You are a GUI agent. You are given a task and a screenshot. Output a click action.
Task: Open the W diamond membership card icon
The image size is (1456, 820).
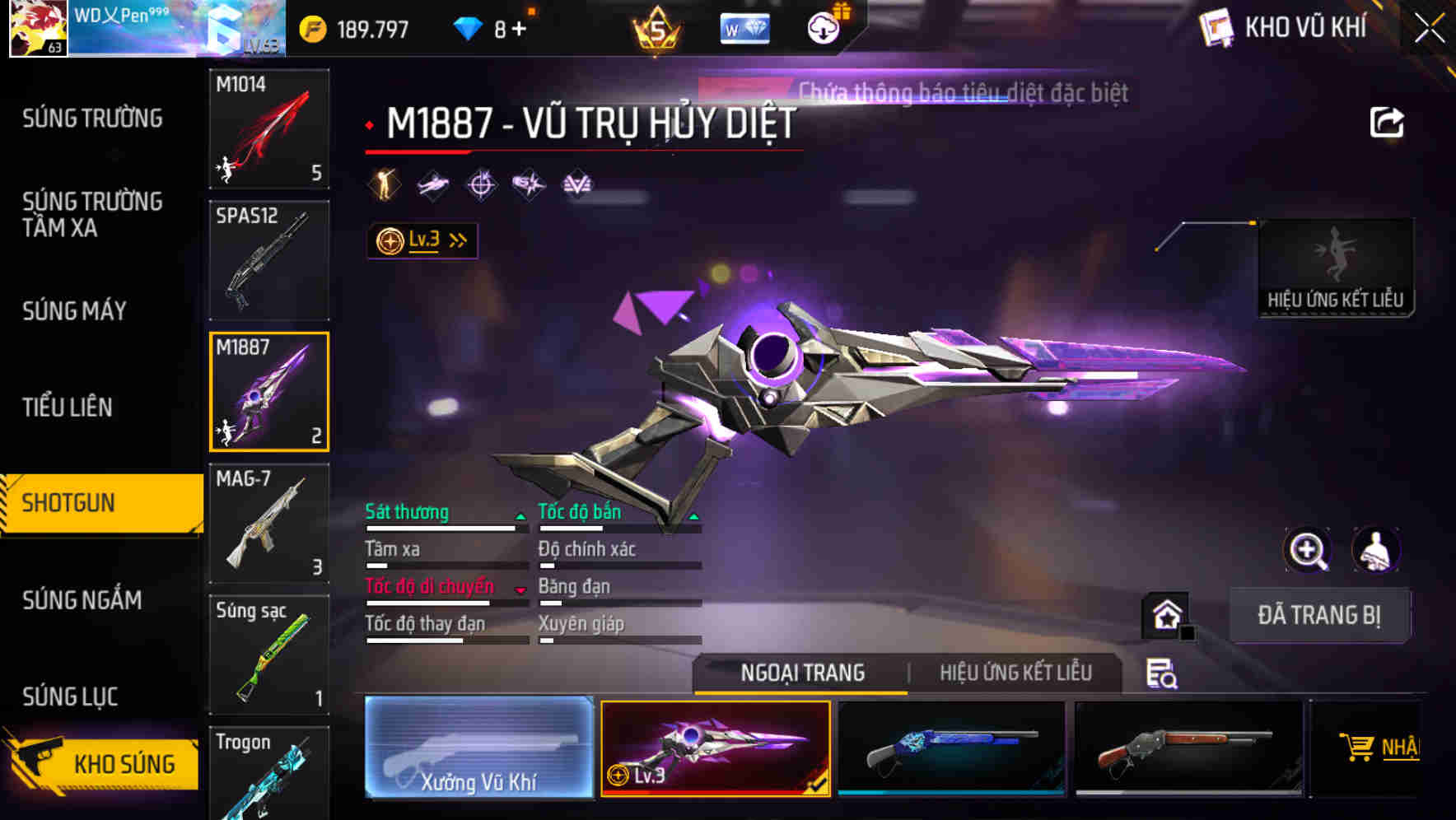point(744,28)
